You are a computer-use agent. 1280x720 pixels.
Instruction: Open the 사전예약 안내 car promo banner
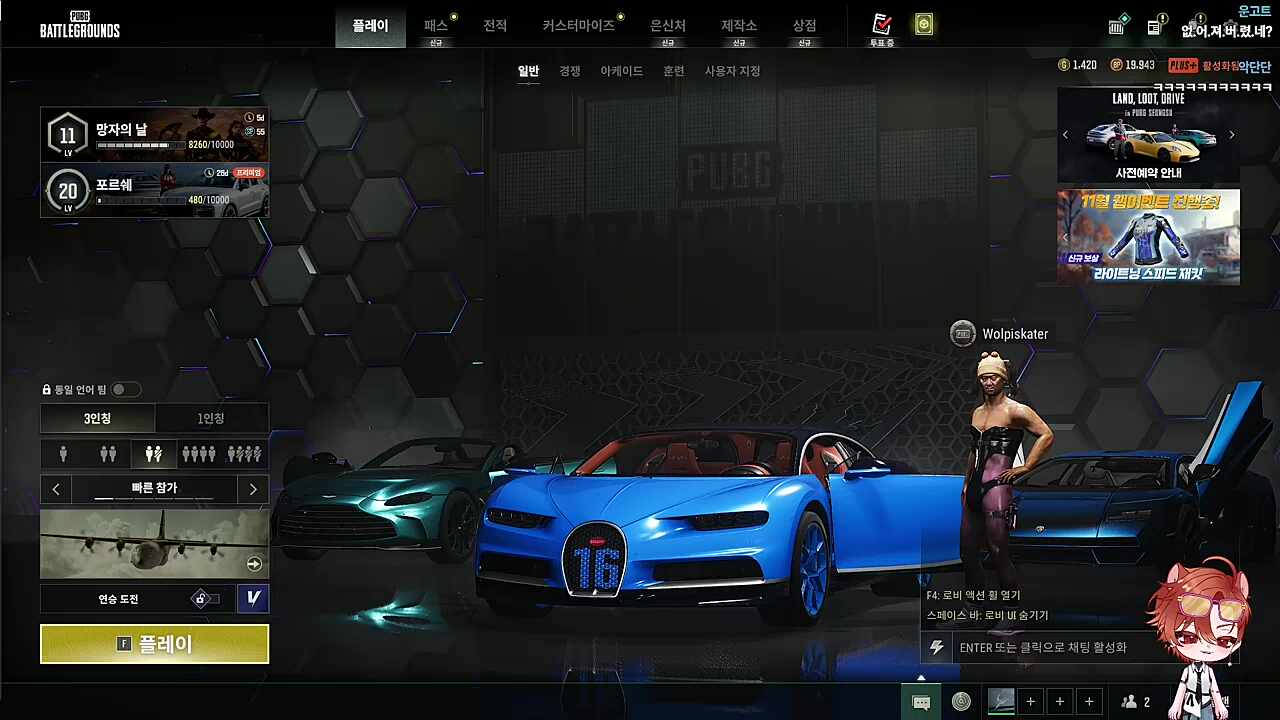1148,135
